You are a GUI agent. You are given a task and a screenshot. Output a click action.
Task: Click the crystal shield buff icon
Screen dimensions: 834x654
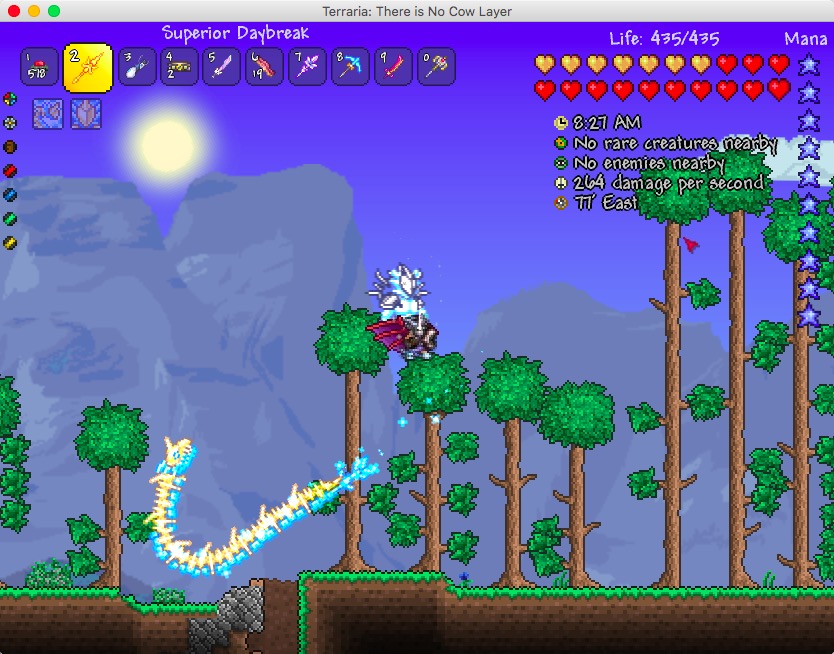[x=85, y=113]
